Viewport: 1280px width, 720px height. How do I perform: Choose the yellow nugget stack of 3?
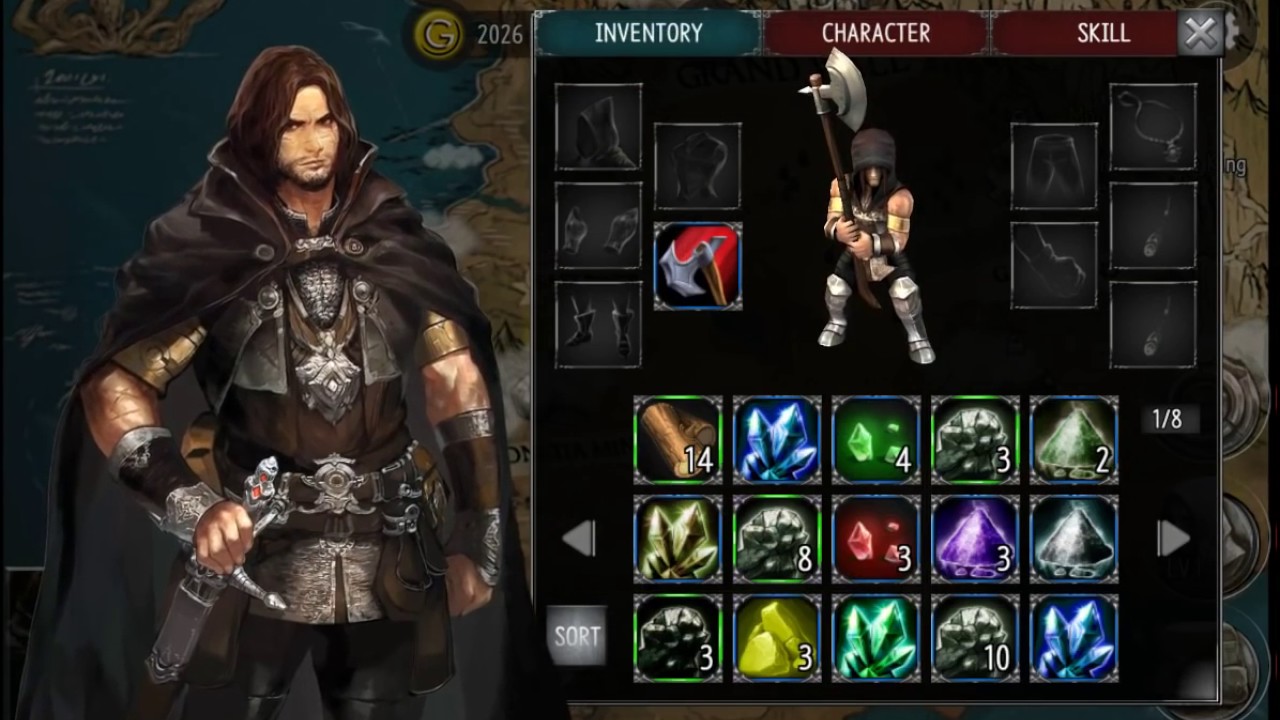pyautogui.click(x=777, y=638)
